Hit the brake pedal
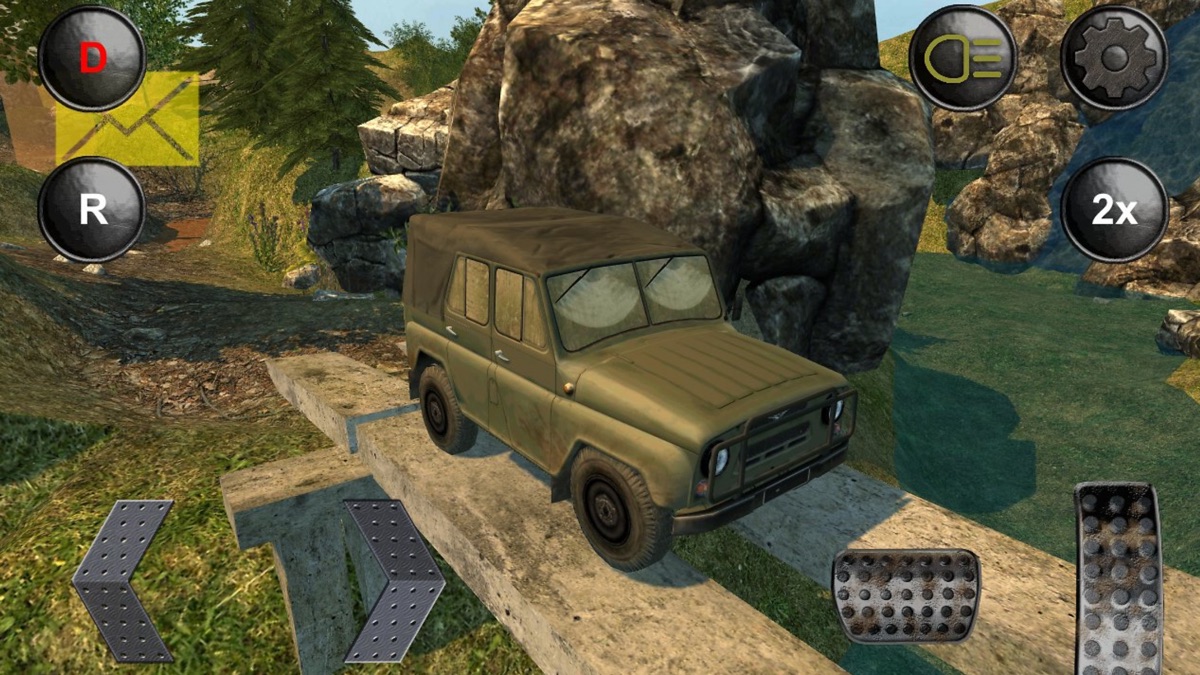 [x=906, y=596]
